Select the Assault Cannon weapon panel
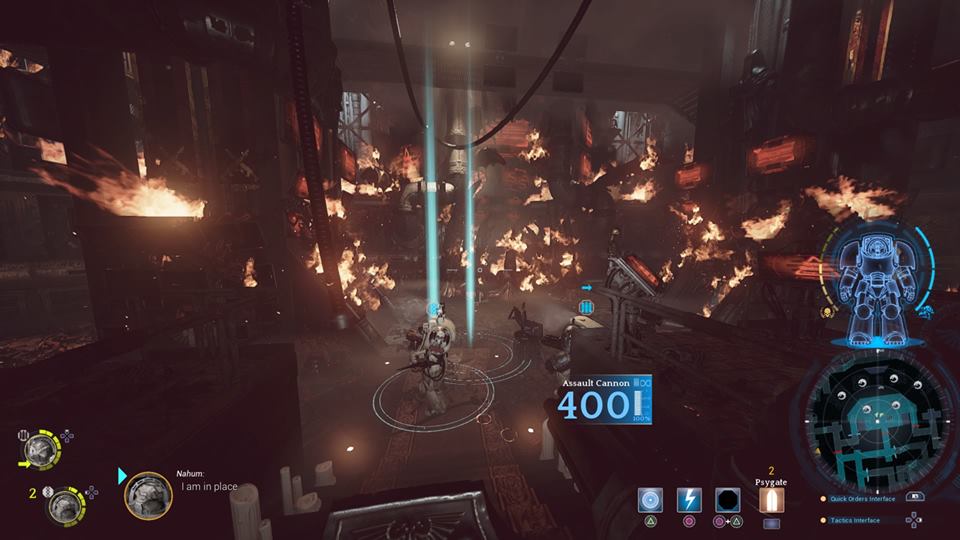Viewport: 960px width, 540px height. pos(604,400)
